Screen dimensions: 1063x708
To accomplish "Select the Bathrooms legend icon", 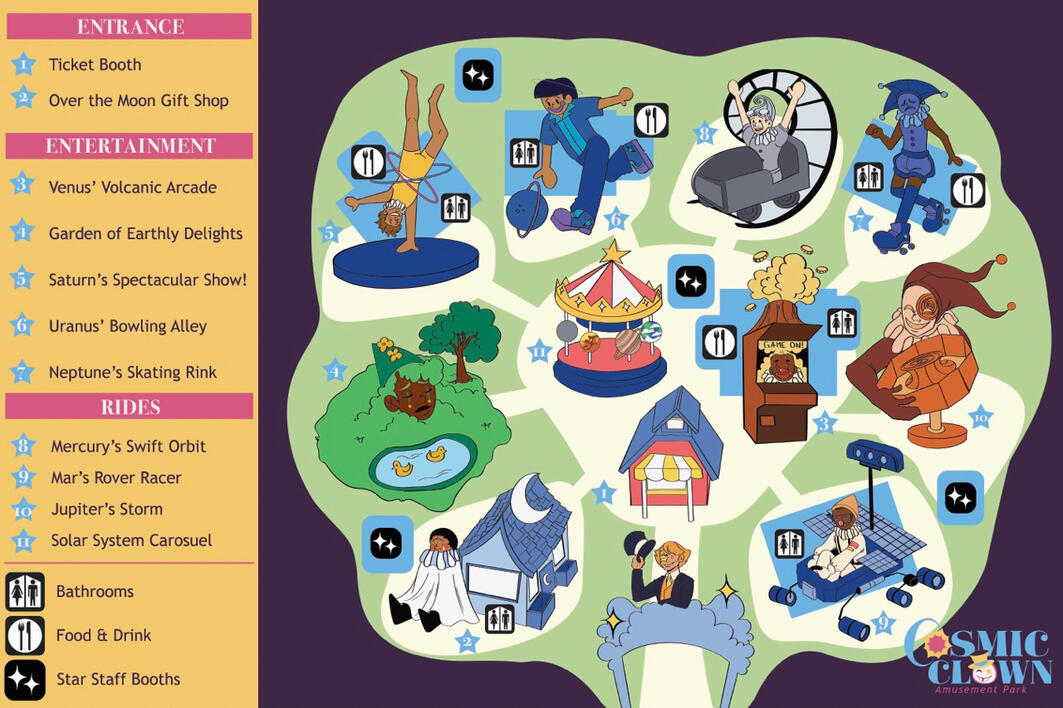I will point(25,591).
